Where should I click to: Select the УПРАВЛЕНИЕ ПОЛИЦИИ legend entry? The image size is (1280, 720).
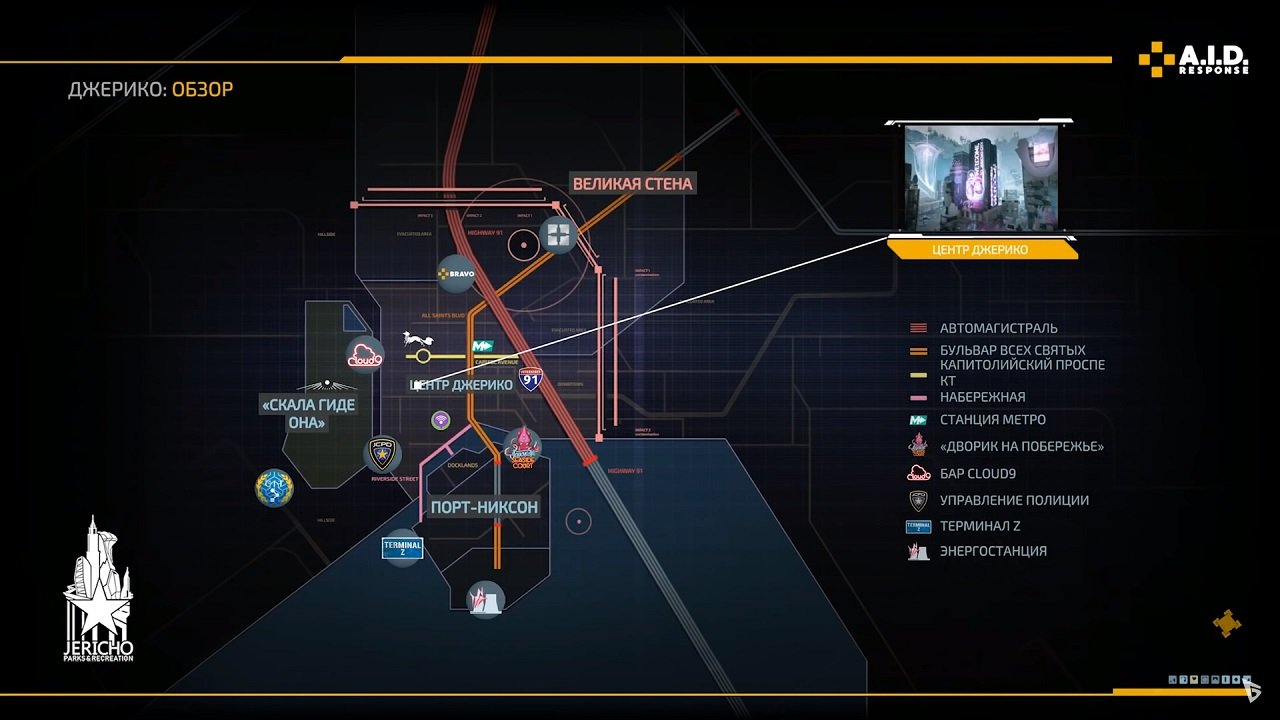pyautogui.click(x=1014, y=499)
